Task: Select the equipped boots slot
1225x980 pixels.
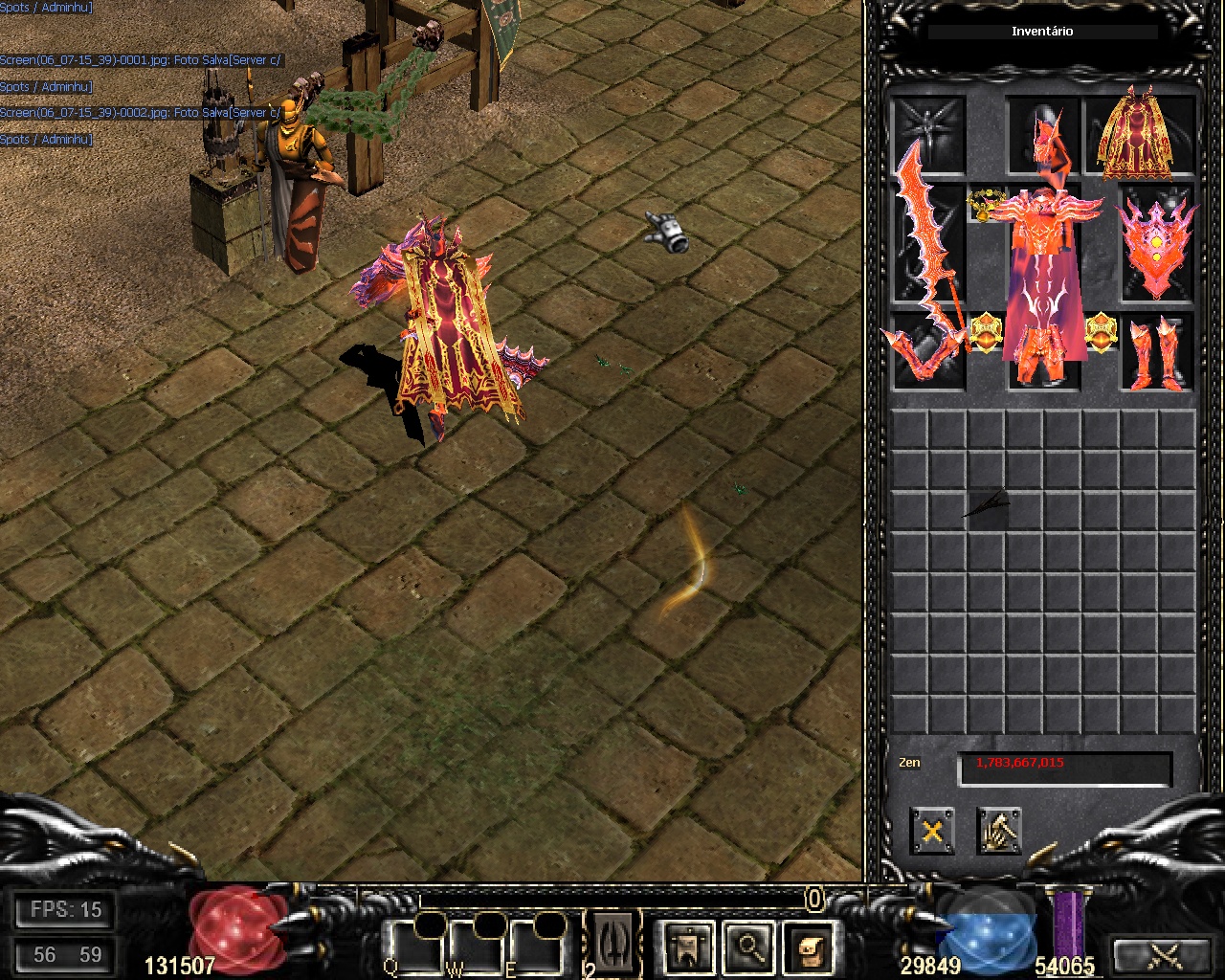Action: point(1158,352)
